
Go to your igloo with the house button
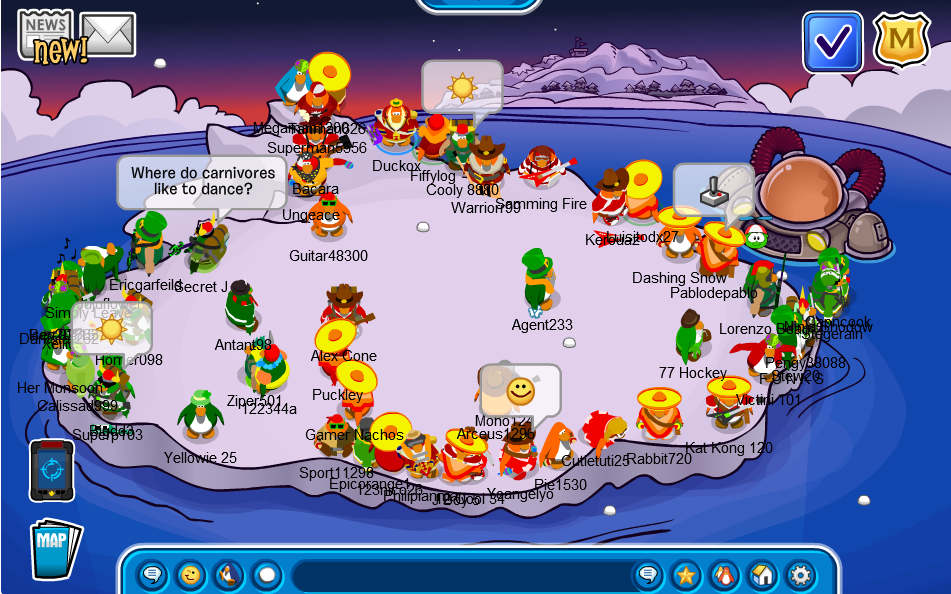coord(762,575)
